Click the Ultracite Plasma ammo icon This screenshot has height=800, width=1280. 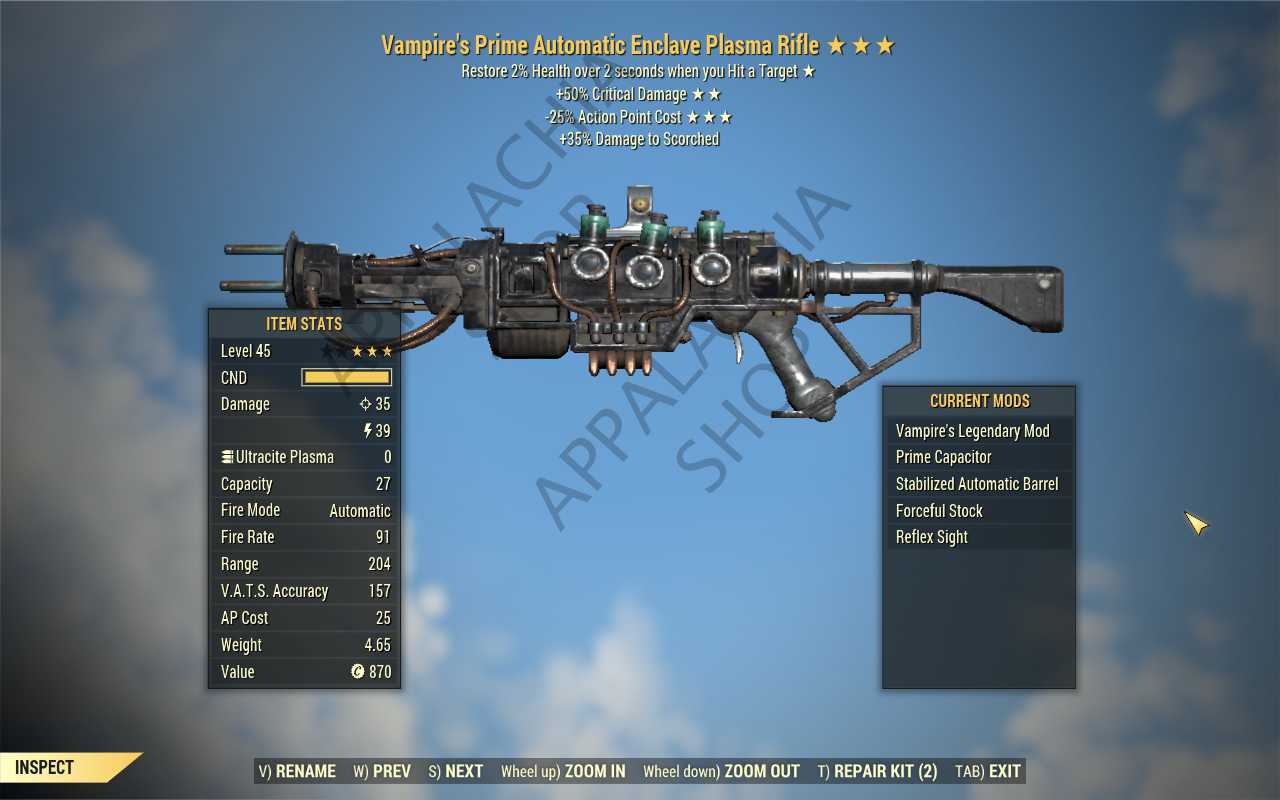click(227, 456)
